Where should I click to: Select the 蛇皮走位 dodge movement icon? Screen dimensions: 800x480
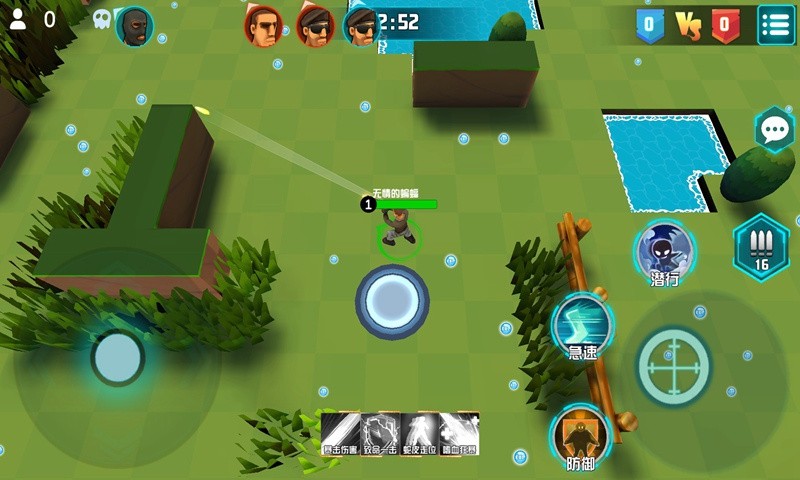(420, 433)
